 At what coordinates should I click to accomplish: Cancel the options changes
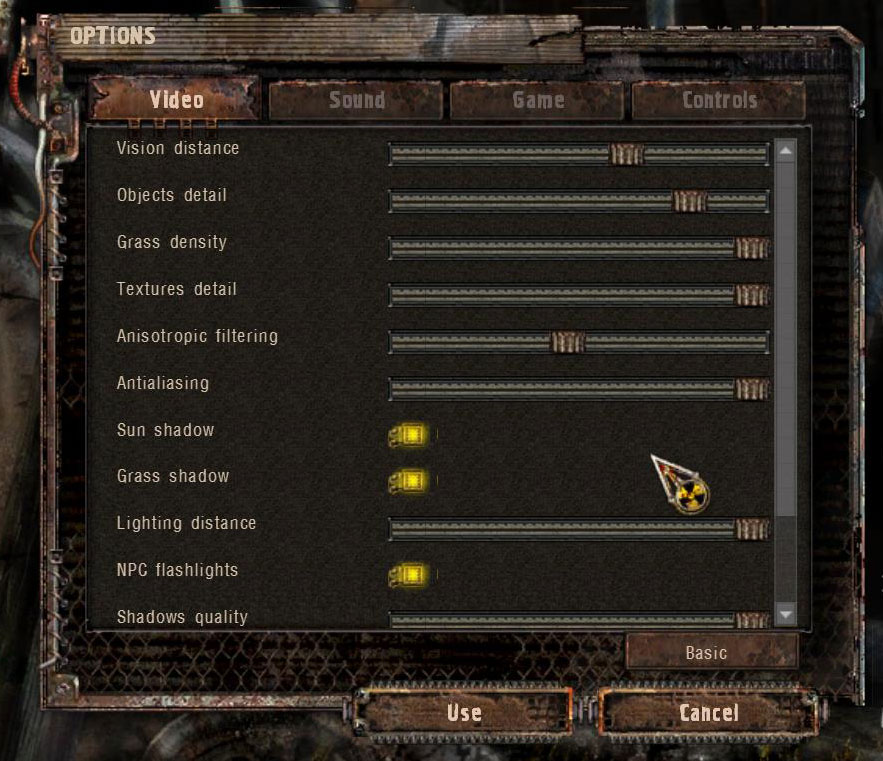pos(709,713)
